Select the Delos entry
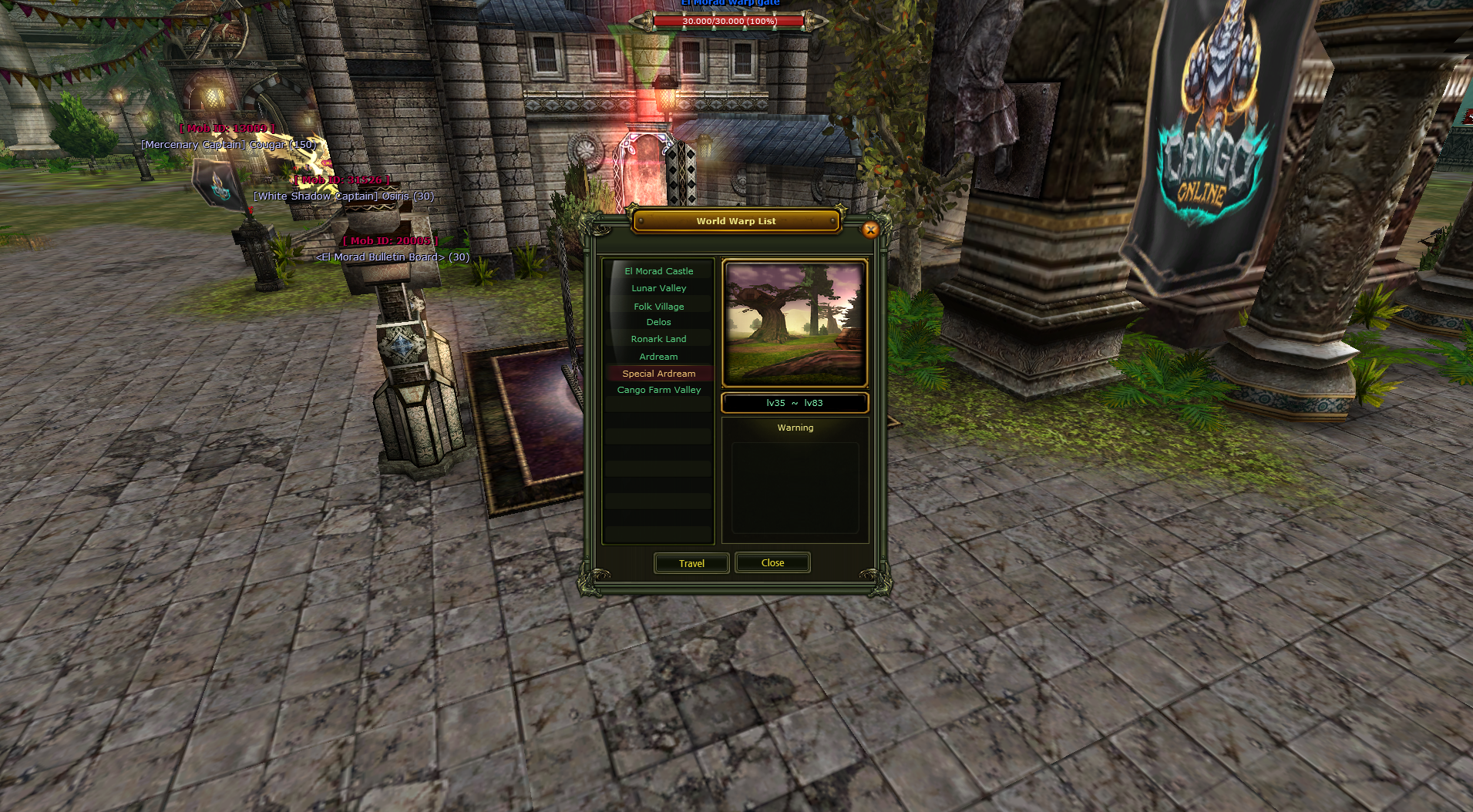 (658, 322)
